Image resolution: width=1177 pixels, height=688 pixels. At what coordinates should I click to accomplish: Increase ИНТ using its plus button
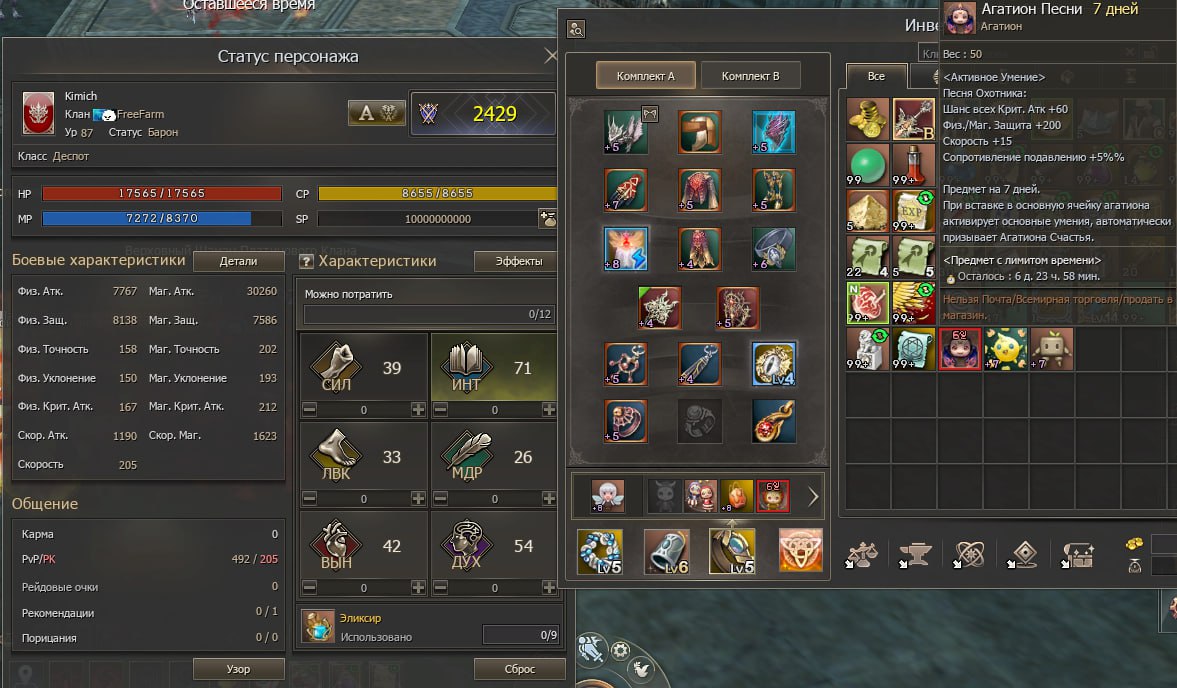click(549, 409)
